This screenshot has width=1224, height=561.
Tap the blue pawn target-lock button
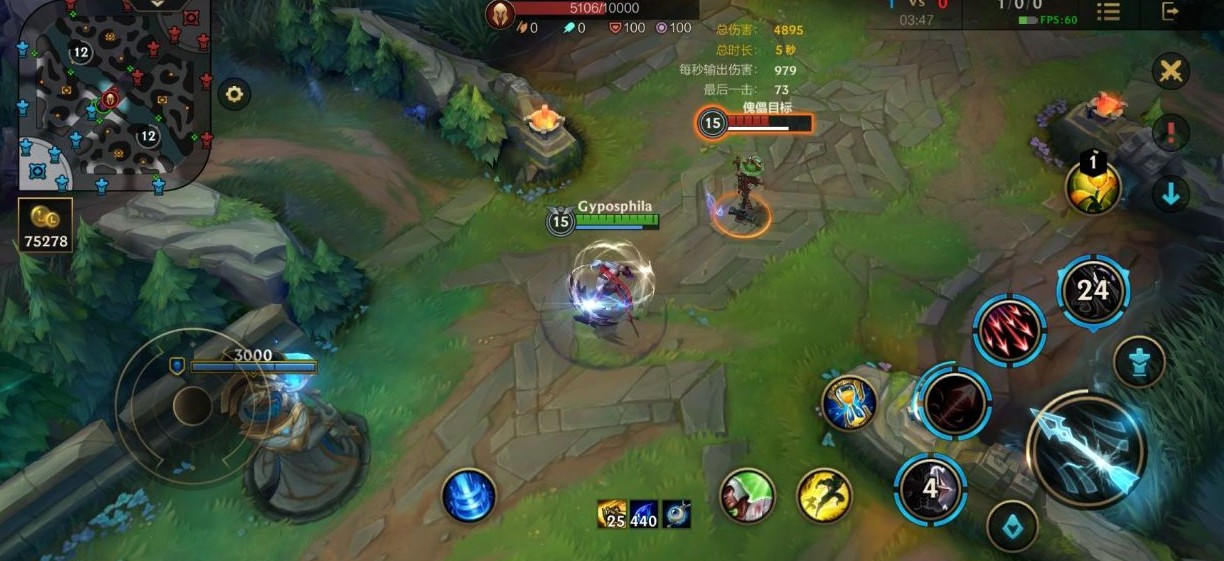point(1139,362)
